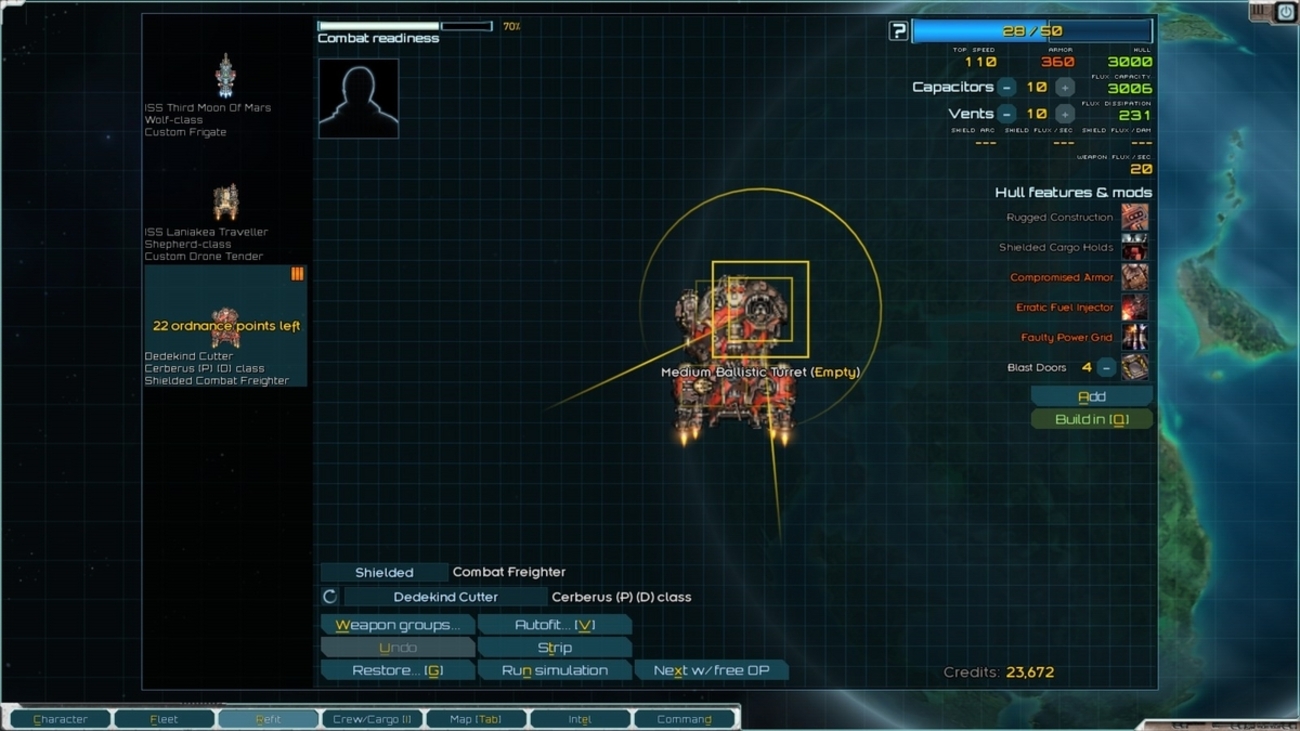Decrease Vents with the minus button
This screenshot has width=1300, height=731.
click(1007, 114)
